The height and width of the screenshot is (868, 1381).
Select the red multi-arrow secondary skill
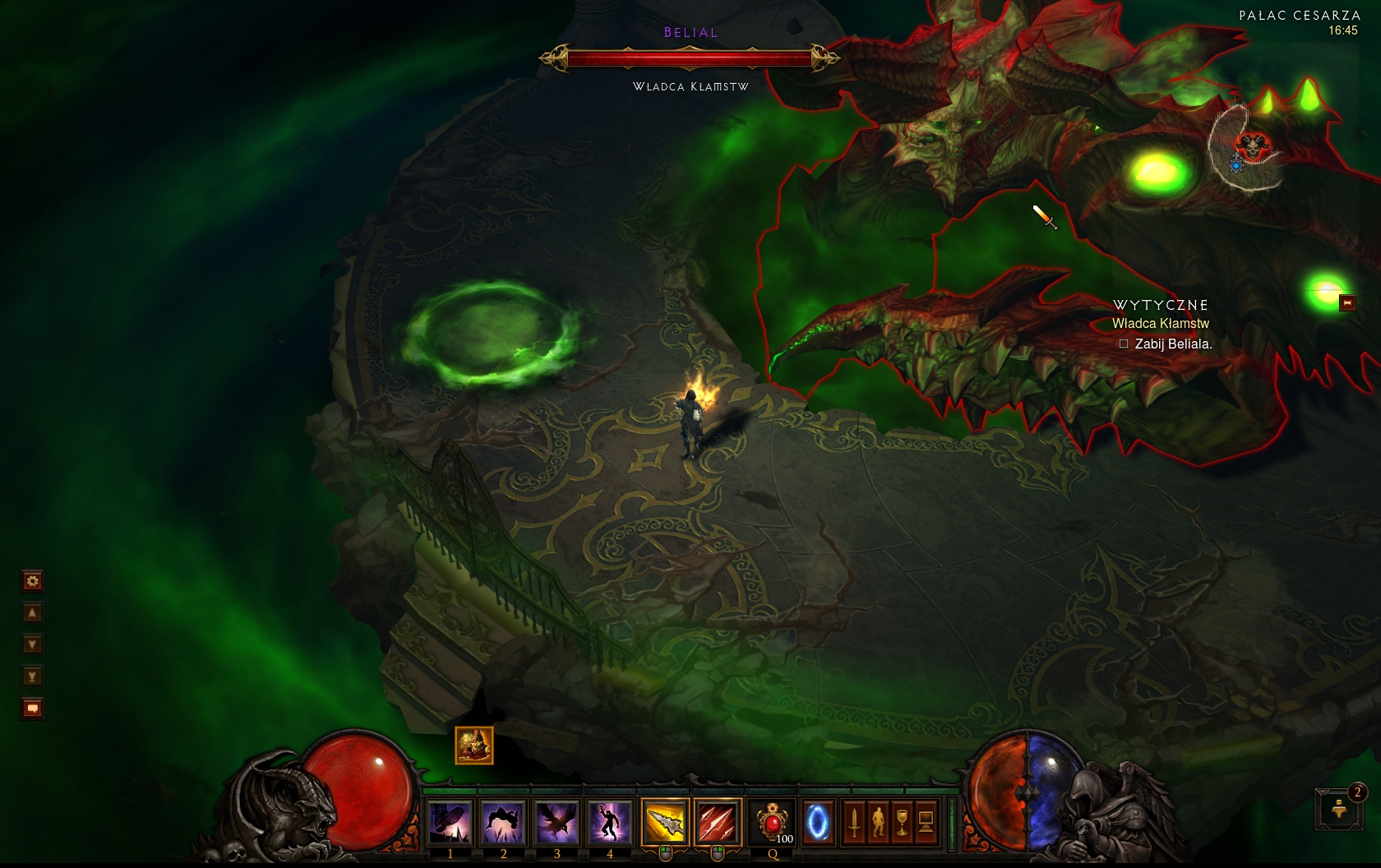(x=718, y=821)
